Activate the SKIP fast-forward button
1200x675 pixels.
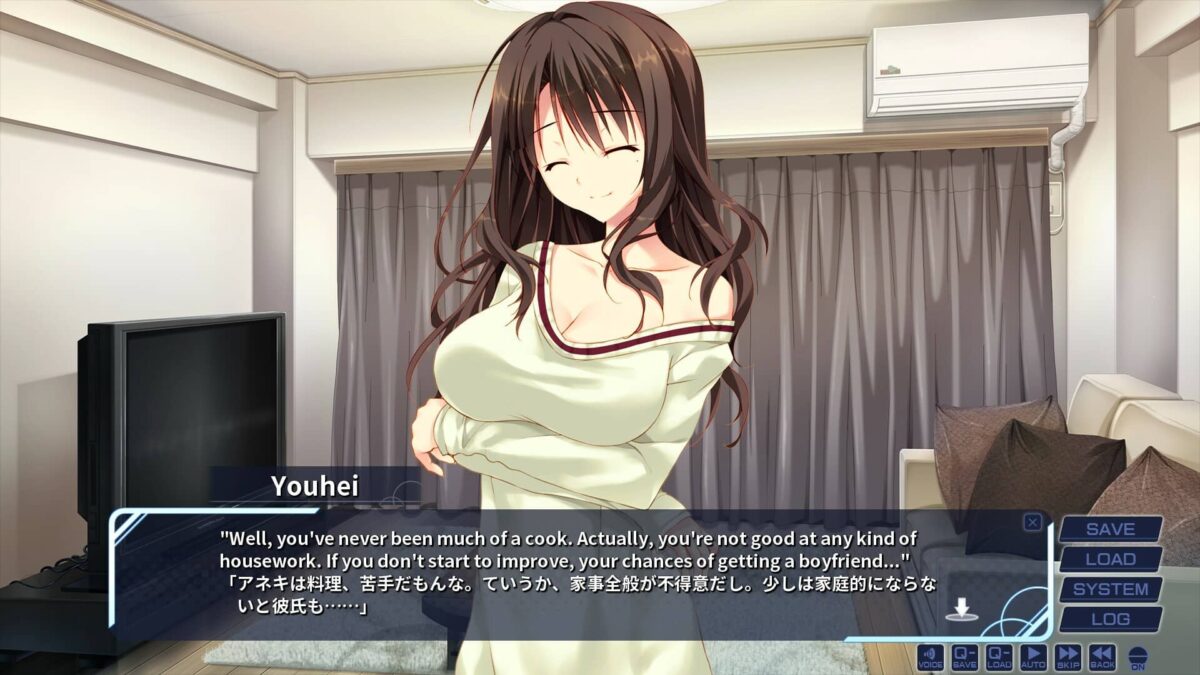[x=1068, y=657]
